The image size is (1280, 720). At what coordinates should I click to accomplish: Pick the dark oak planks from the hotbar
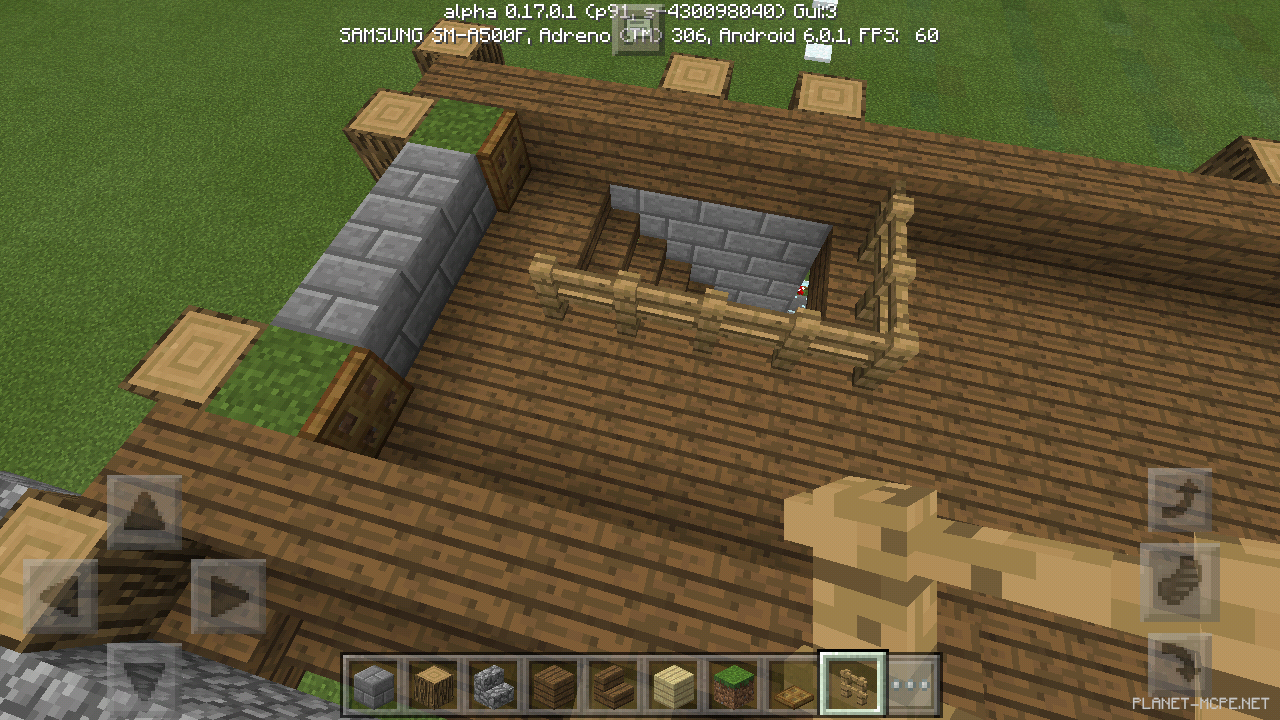(x=555, y=682)
